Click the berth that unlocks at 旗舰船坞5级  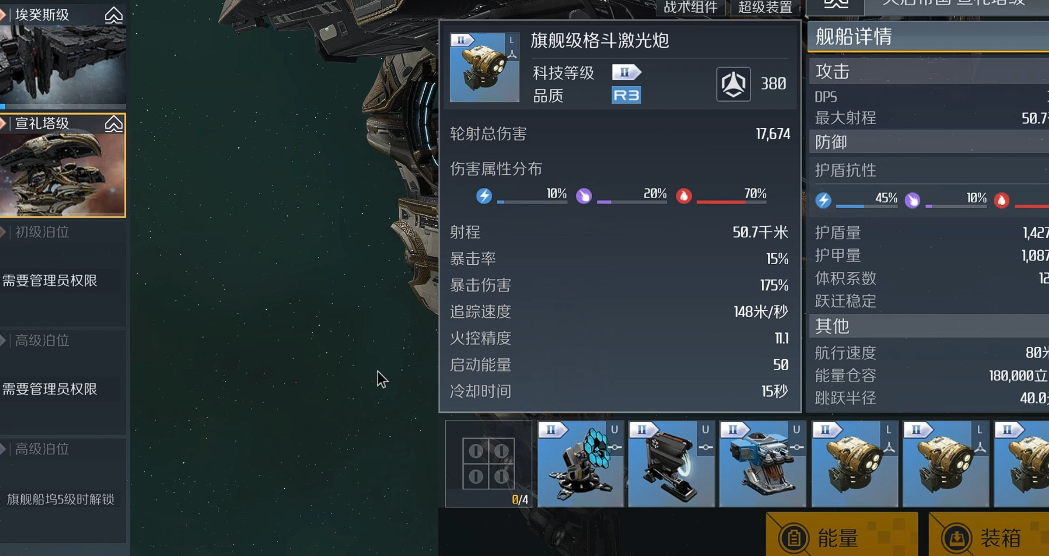point(63,492)
